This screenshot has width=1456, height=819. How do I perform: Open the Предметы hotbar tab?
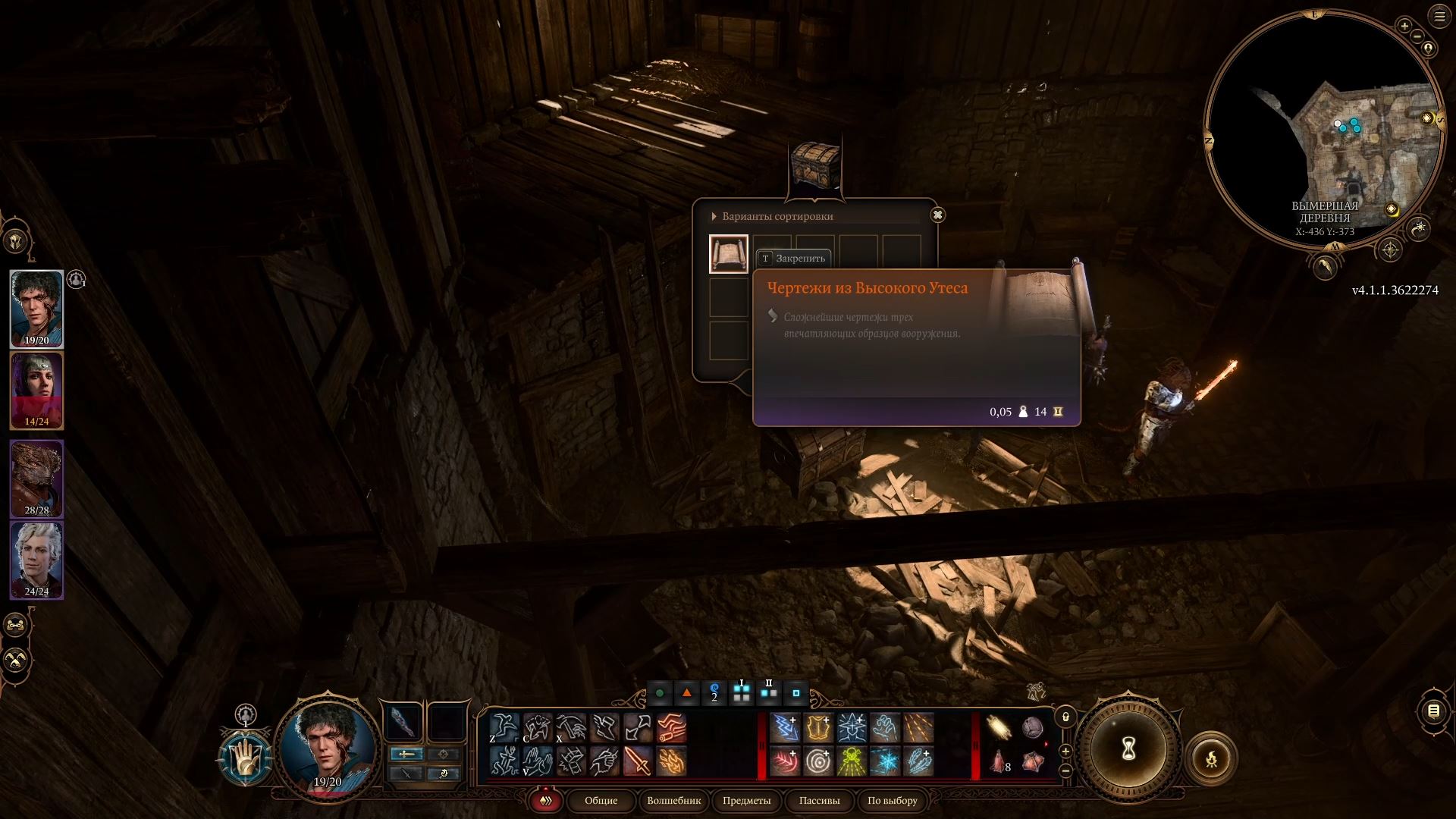pyautogui.click(x=746, y=801)
